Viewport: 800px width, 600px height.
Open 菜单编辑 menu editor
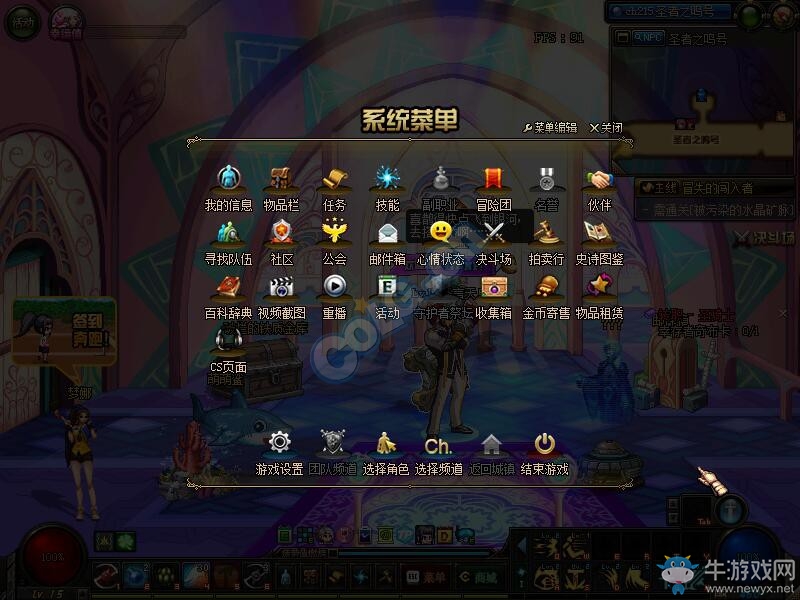point(550,128)
